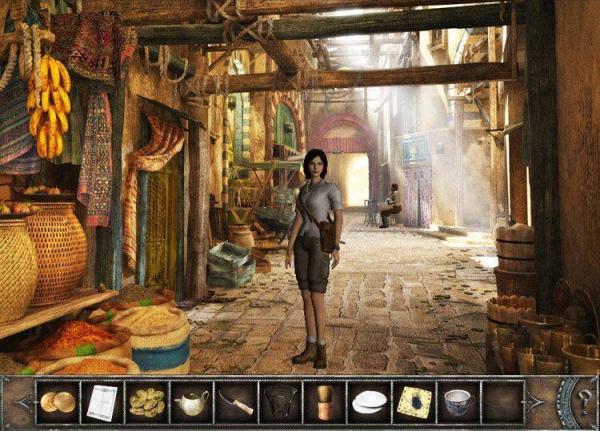Image resolution: width=600 pixels, height=431 pixels.
Task: Pick the white paper sheet item
Action: coord(102,402)
